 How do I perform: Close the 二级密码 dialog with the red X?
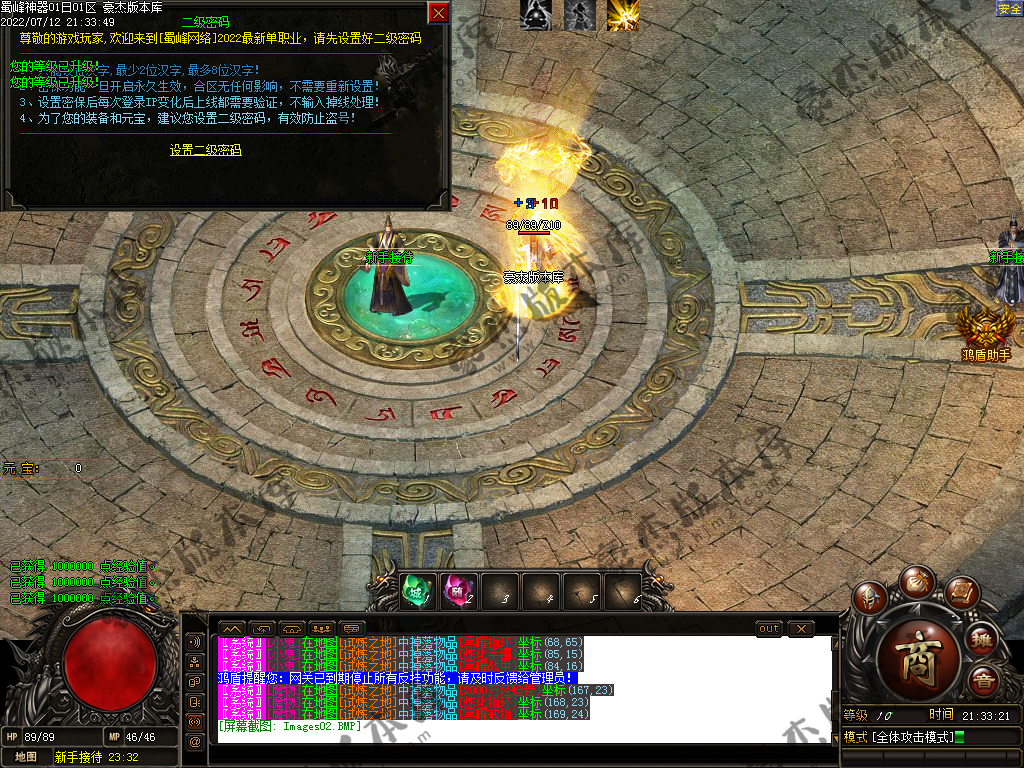click(x=438, y=12)
